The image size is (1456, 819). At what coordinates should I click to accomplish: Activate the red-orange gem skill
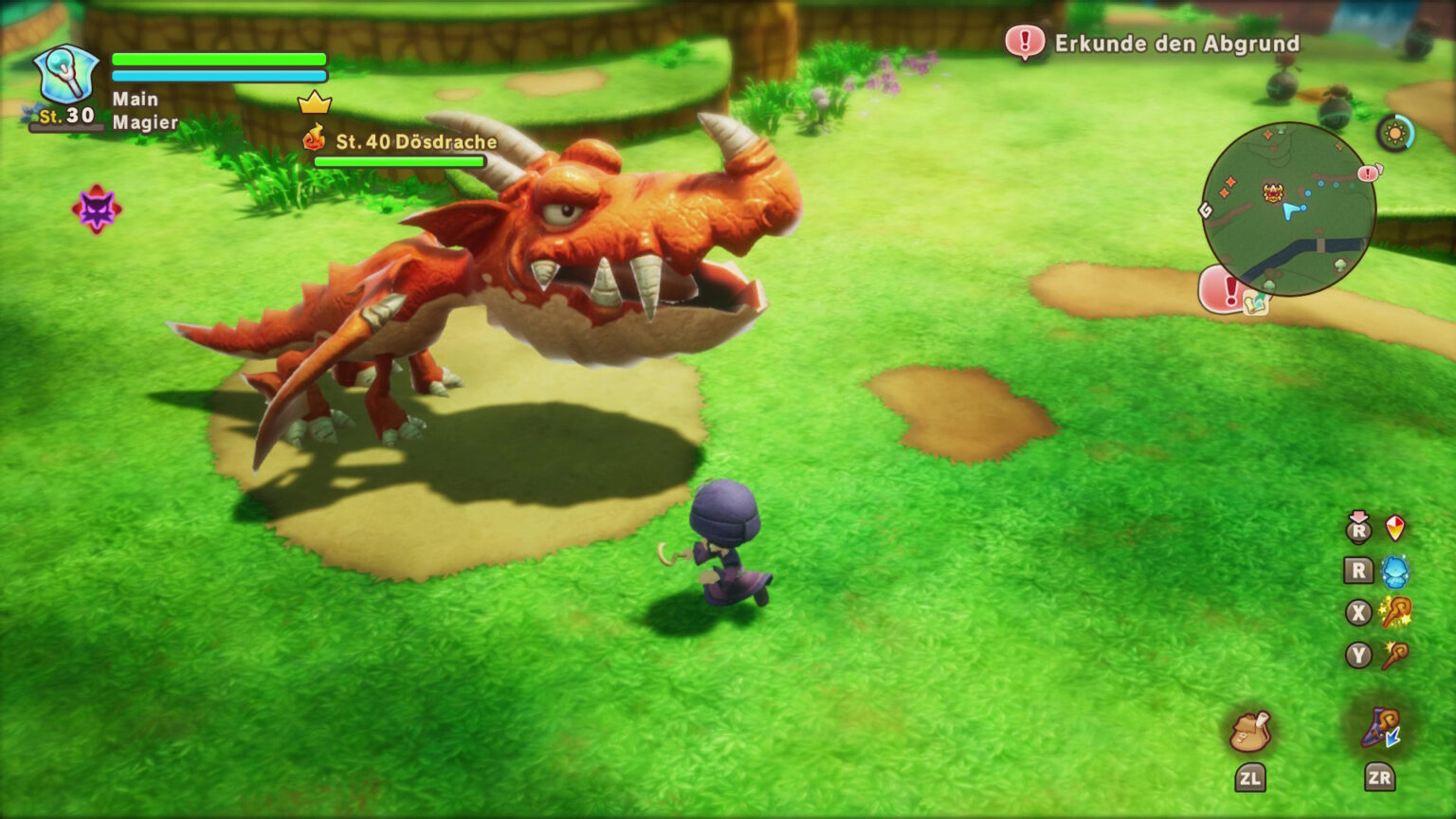point(1395,528)
